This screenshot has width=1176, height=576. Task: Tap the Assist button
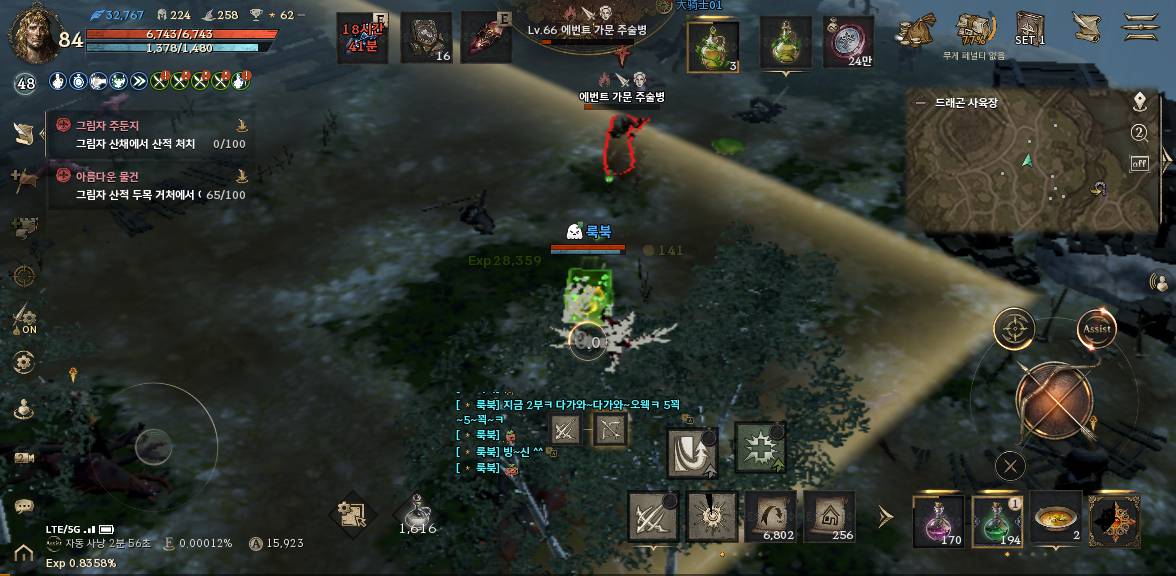coord(1096,329)
